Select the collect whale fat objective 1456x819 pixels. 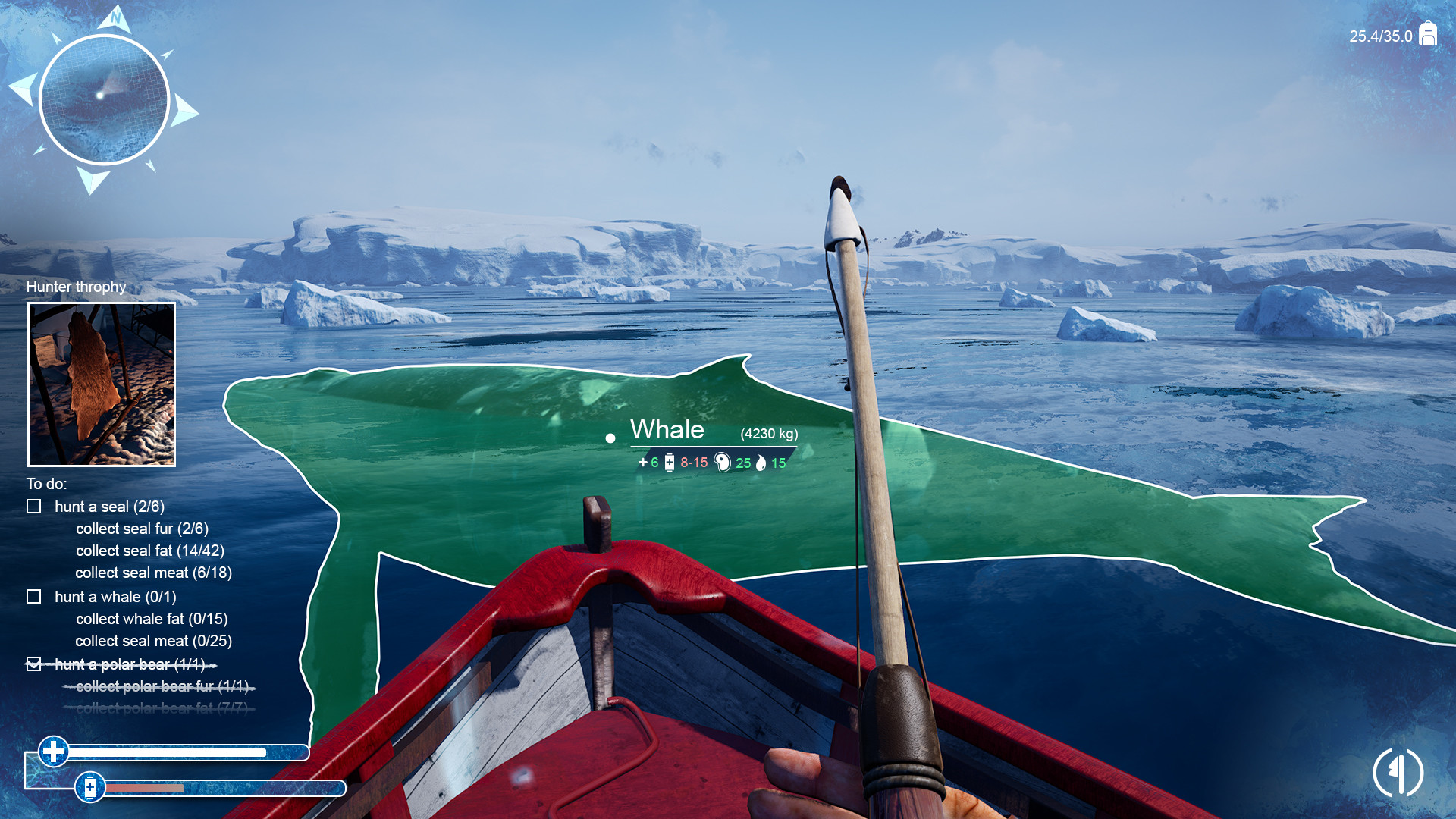click(x=152, y=619)
